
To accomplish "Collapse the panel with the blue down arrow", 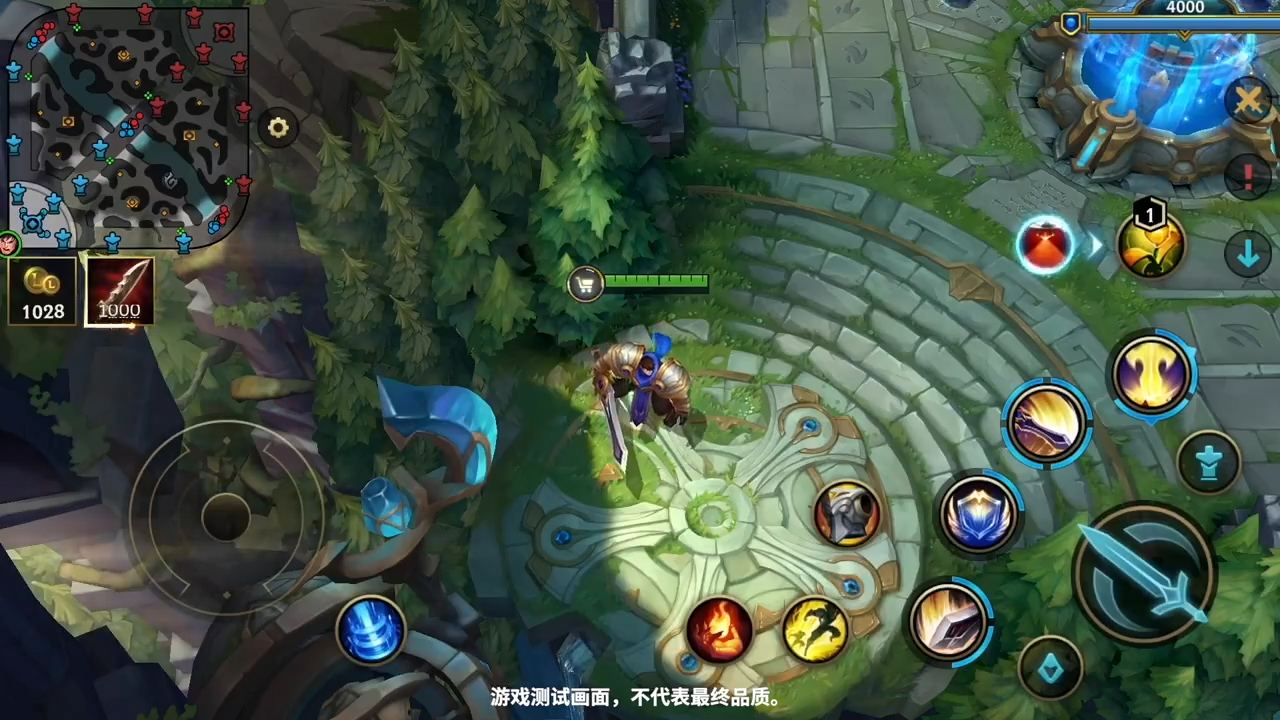I will click(1248, 255).
